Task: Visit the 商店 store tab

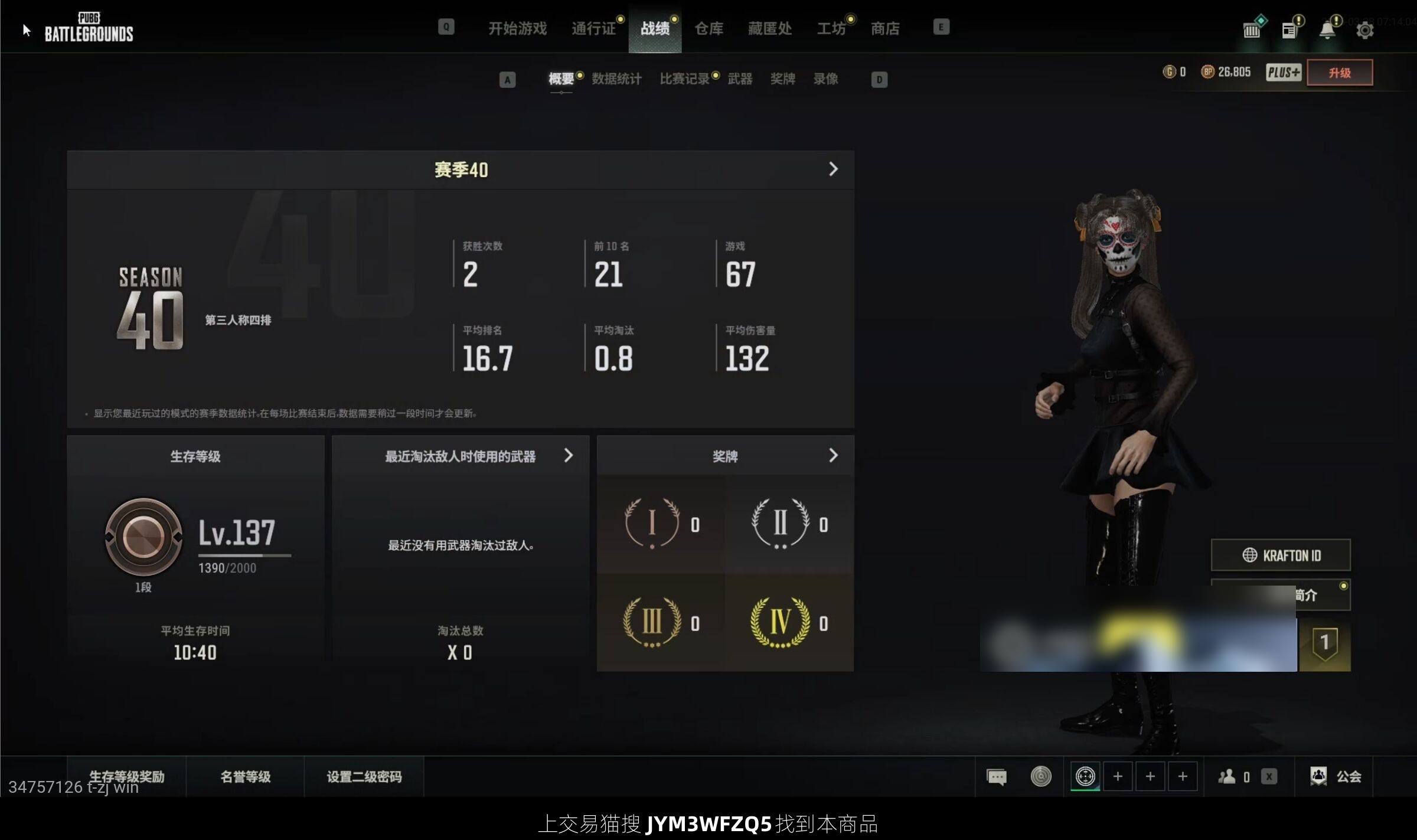Action: coord(885,28)
